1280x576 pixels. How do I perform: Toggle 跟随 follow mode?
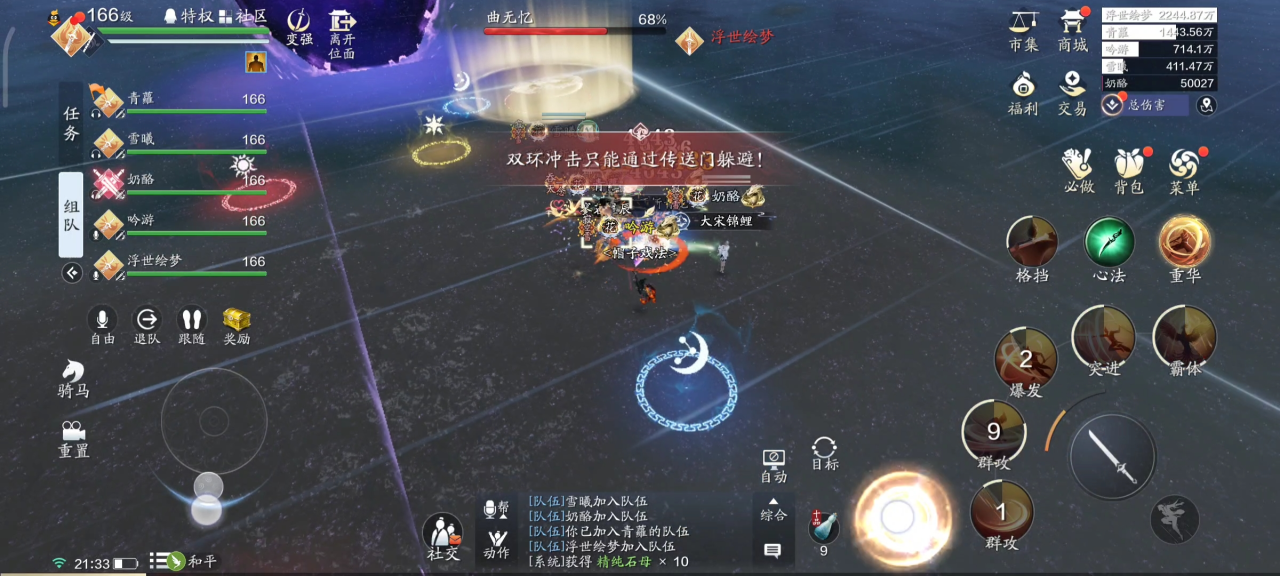coord(192,322)
